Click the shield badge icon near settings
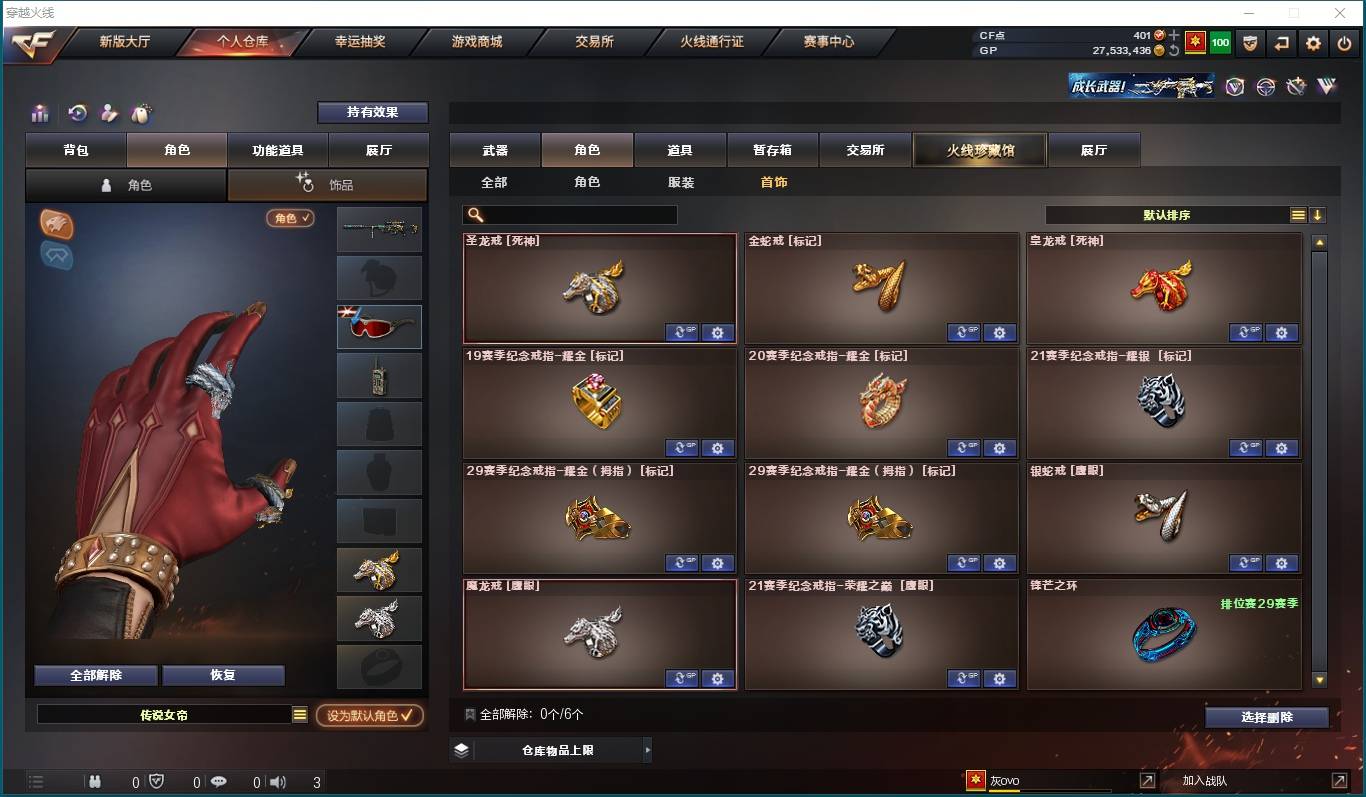The width and height of the screenshot is (1366, 797). click(1249, 43)
